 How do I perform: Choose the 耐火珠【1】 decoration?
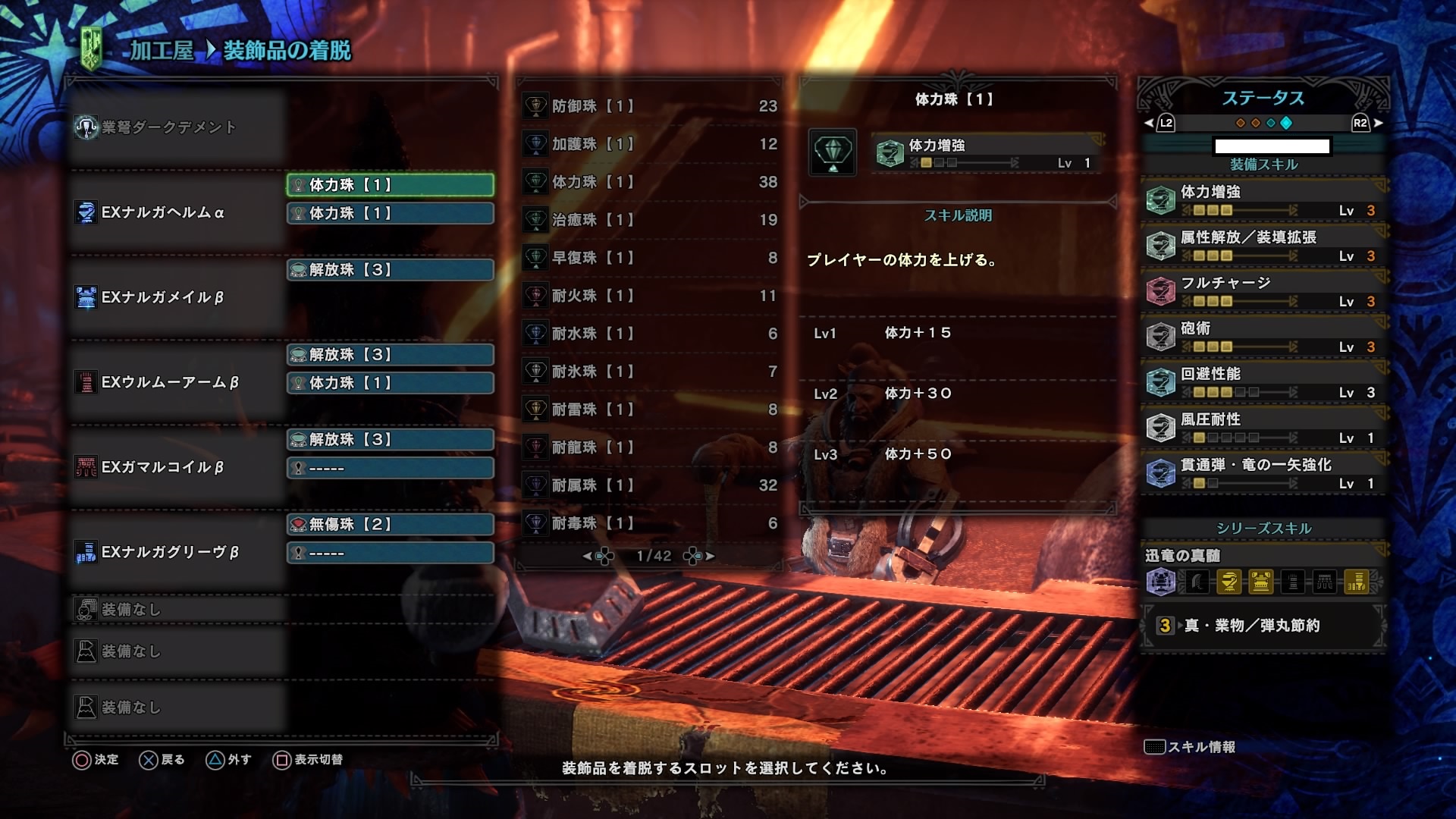click(x=649, y=296)
